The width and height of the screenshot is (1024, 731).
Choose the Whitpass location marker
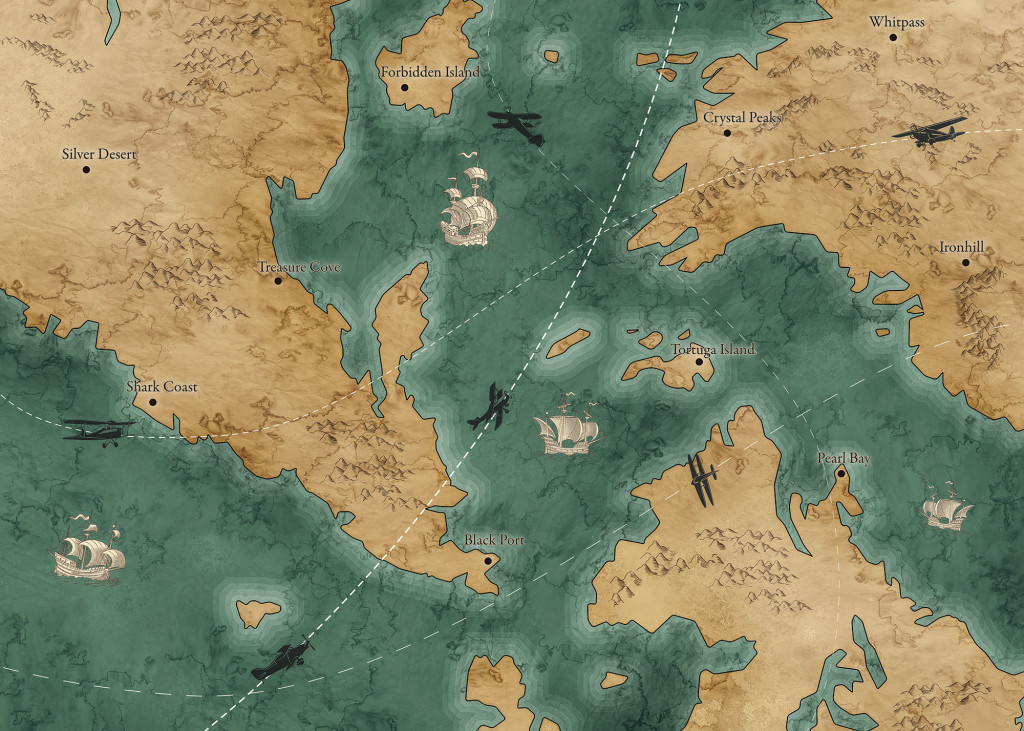click(893, 38)
